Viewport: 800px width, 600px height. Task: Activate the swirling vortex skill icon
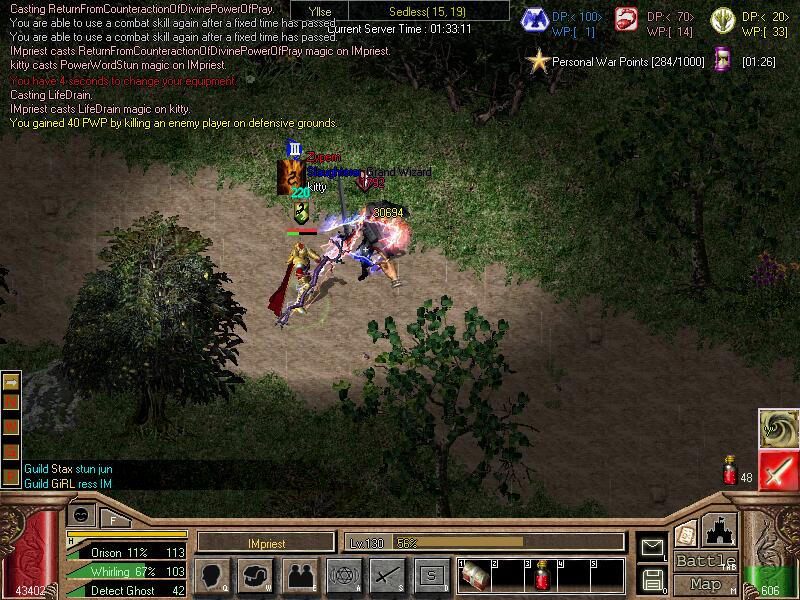click(x=778, y=428)
